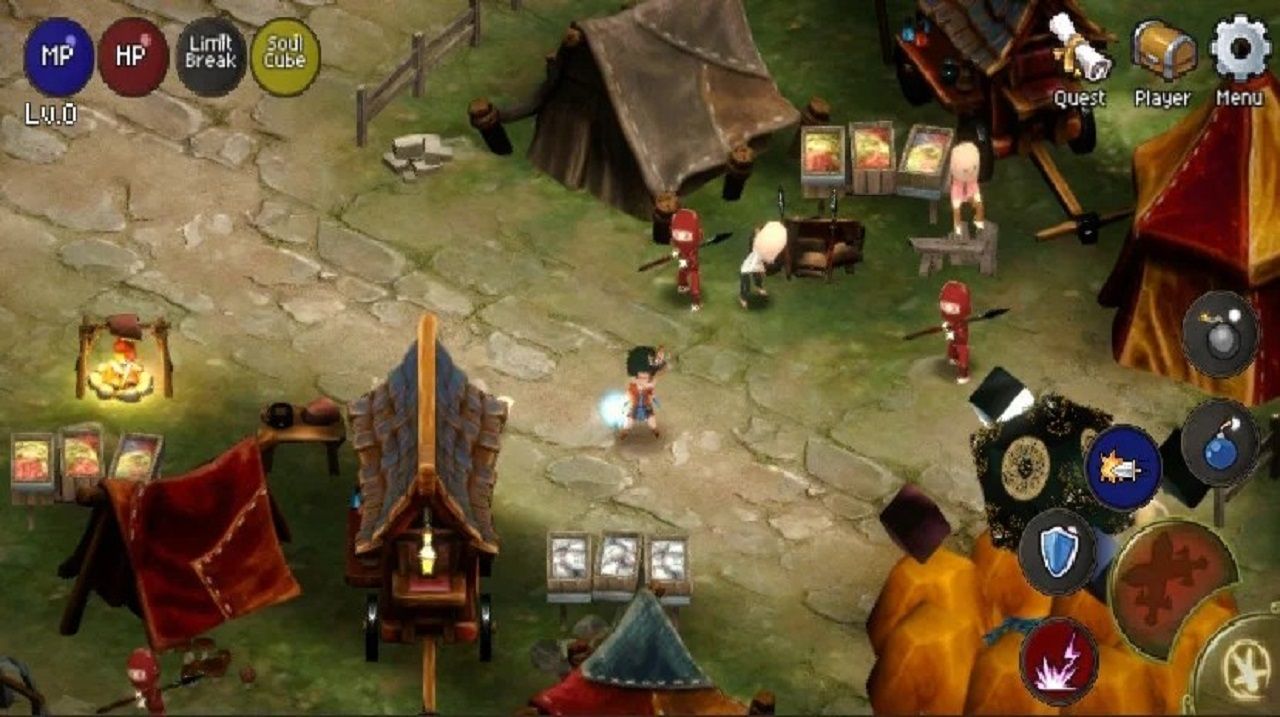Use the yellow Soul Cube button

285,57
